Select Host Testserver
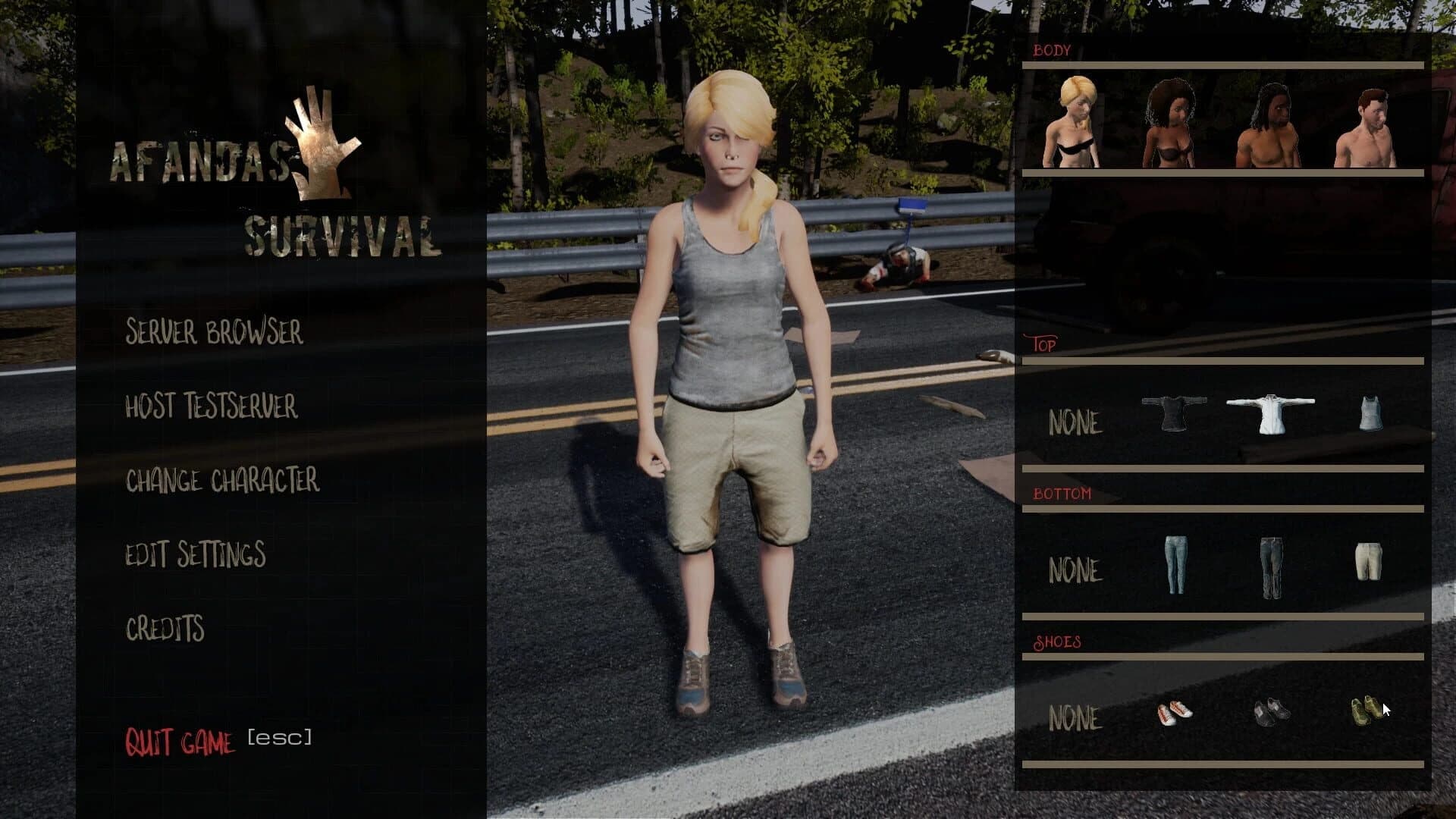Screen dimensions: 1456x819 (211, 406)
